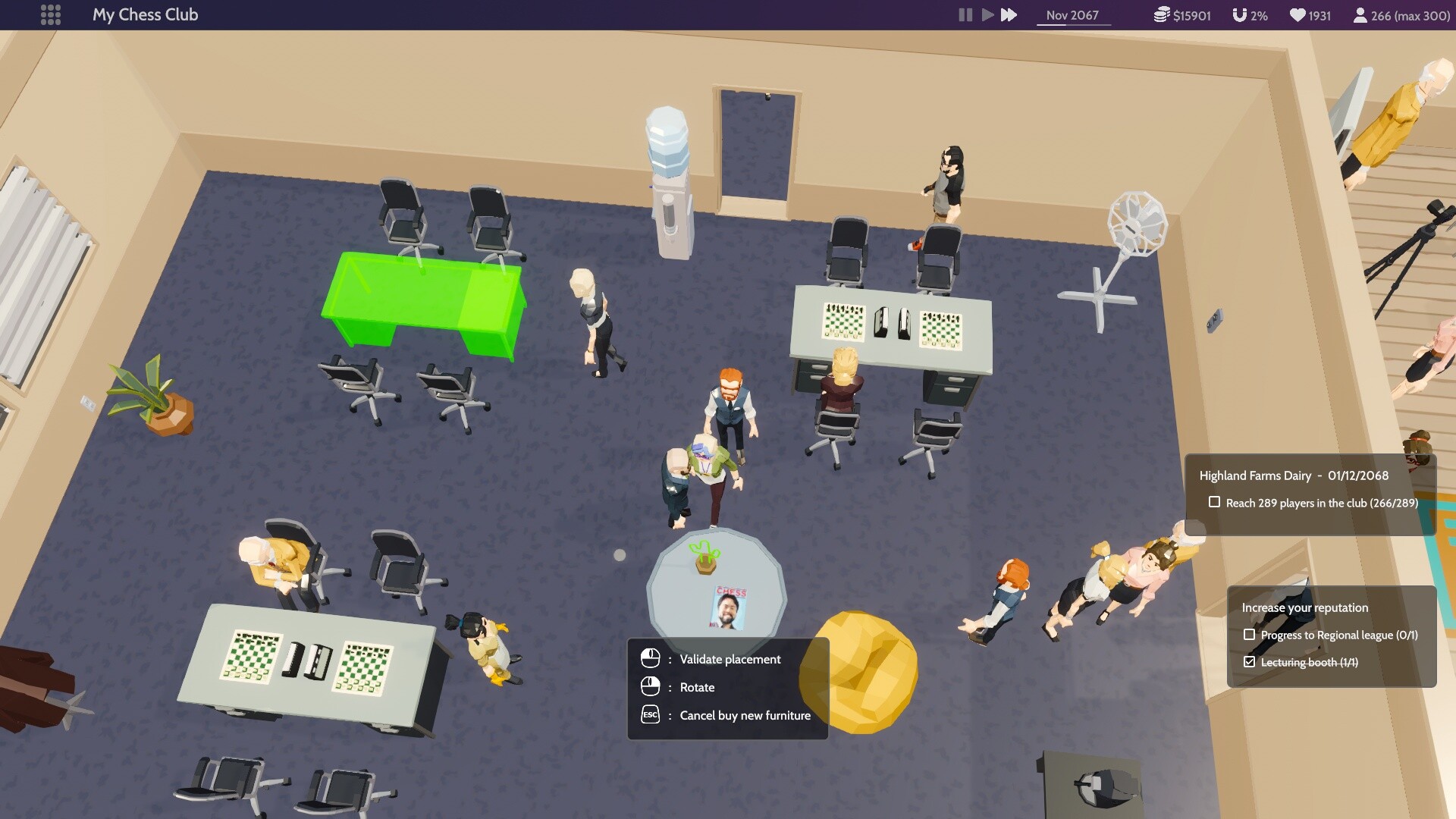Check the Progress to Regional league box
Screen dimensions: 1456x819
1250,635
